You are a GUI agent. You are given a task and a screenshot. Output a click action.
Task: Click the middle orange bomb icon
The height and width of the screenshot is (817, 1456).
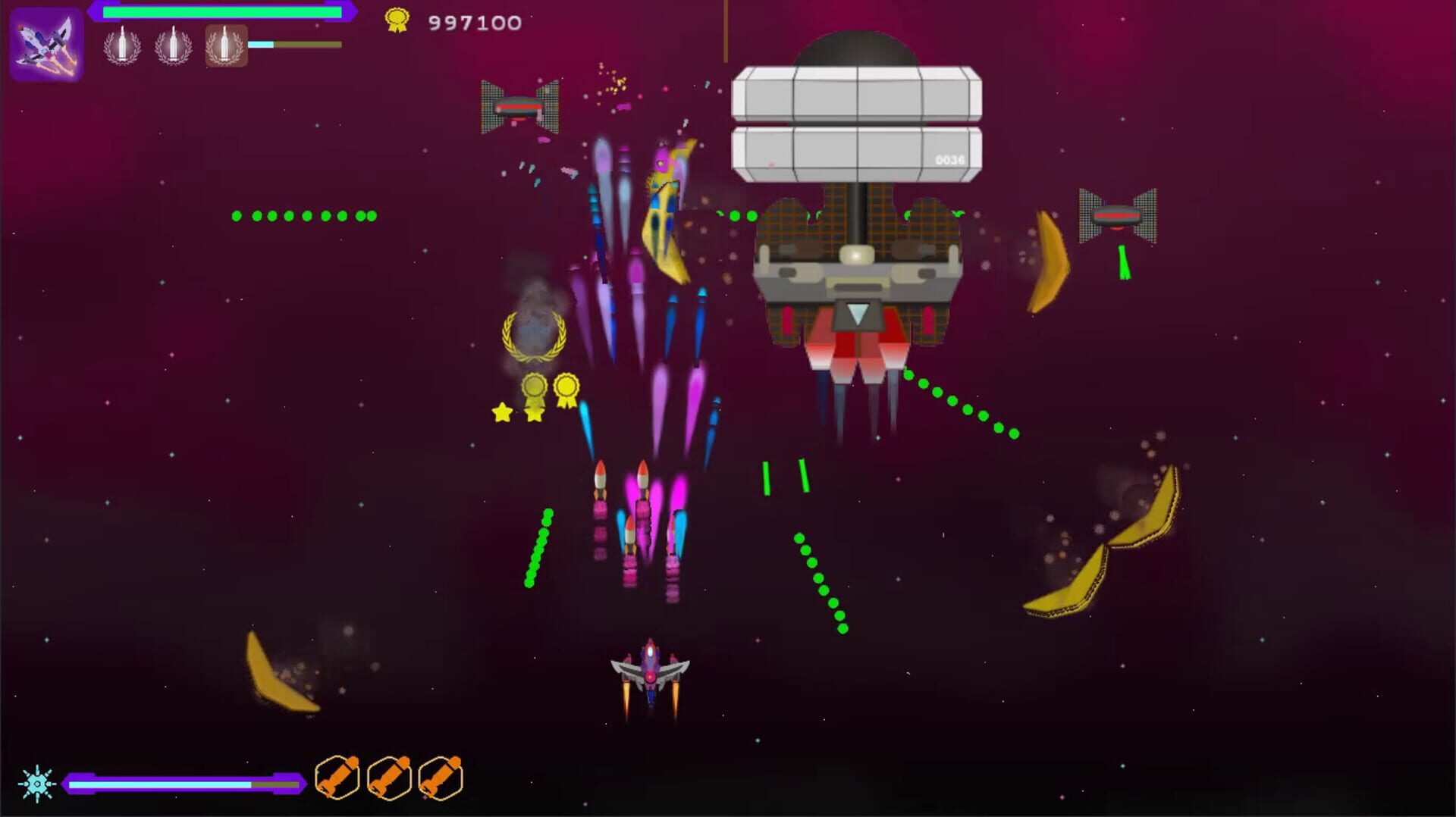click(391, 776)
